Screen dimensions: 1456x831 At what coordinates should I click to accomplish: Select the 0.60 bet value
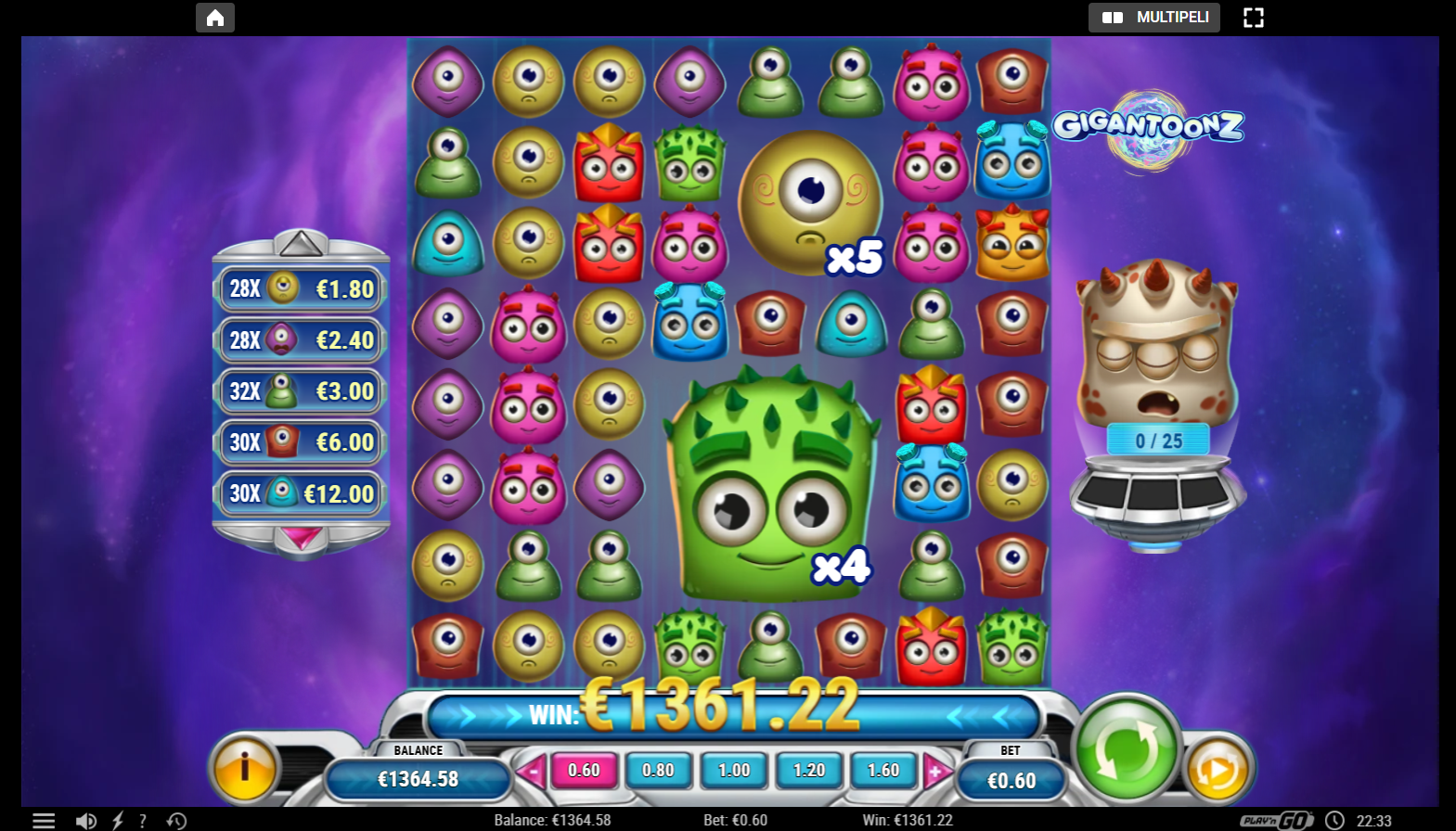click(x=584, y=770)
